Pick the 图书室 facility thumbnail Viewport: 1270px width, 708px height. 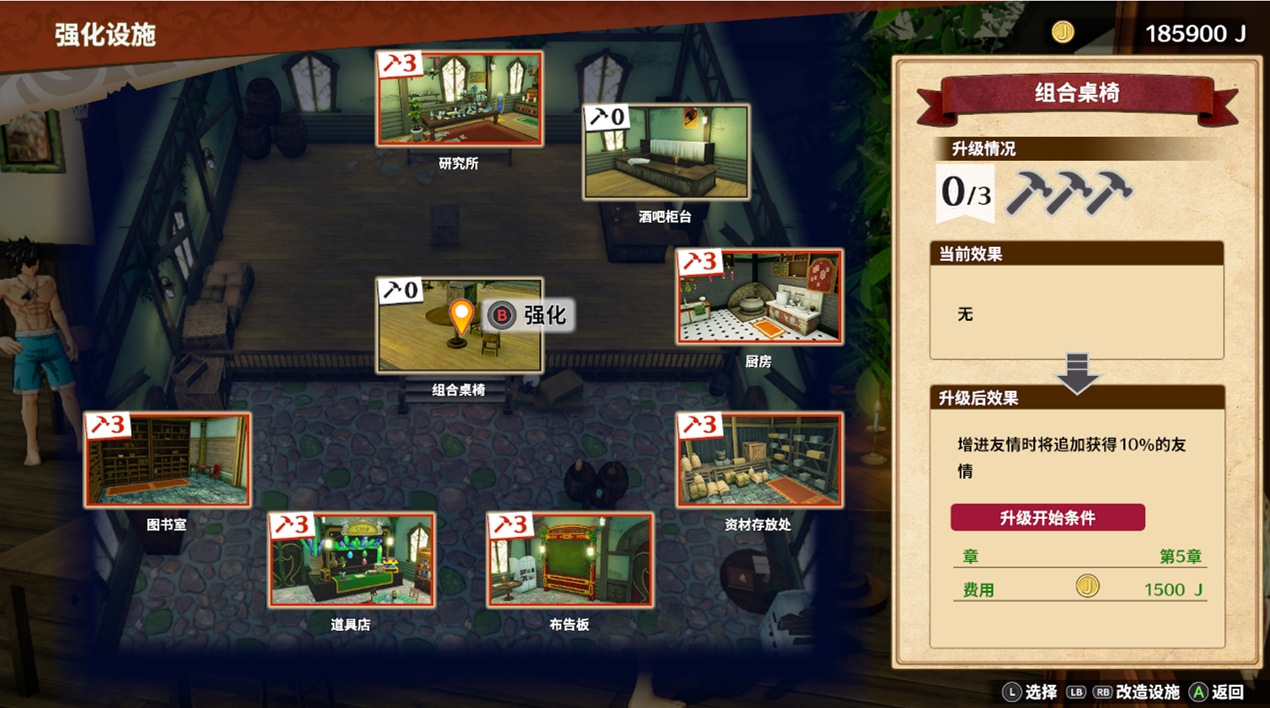(x=167, y=459)
